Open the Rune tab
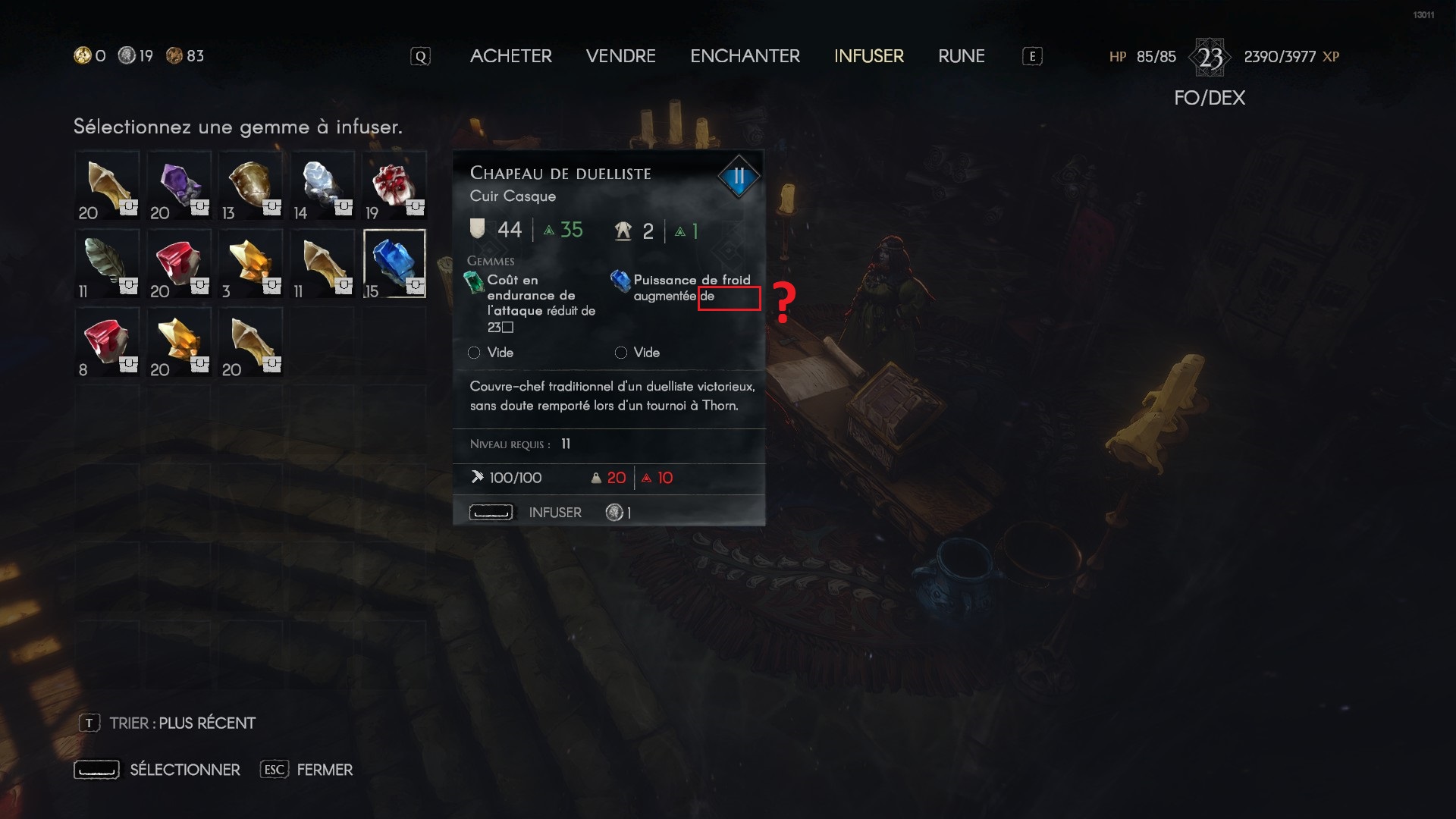1456x819 pixels. pos(961,56)
